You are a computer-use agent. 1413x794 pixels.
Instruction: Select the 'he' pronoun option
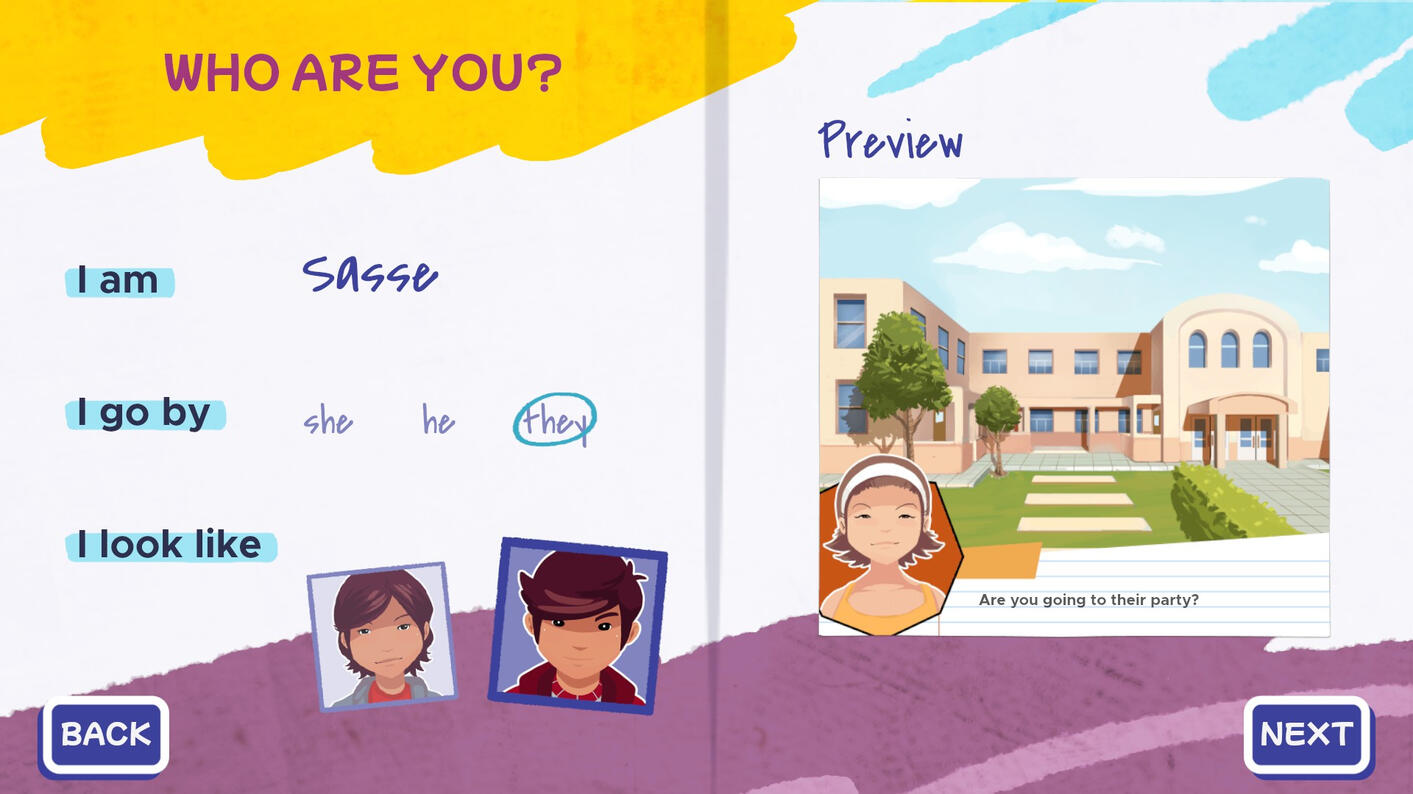point(438,421)
